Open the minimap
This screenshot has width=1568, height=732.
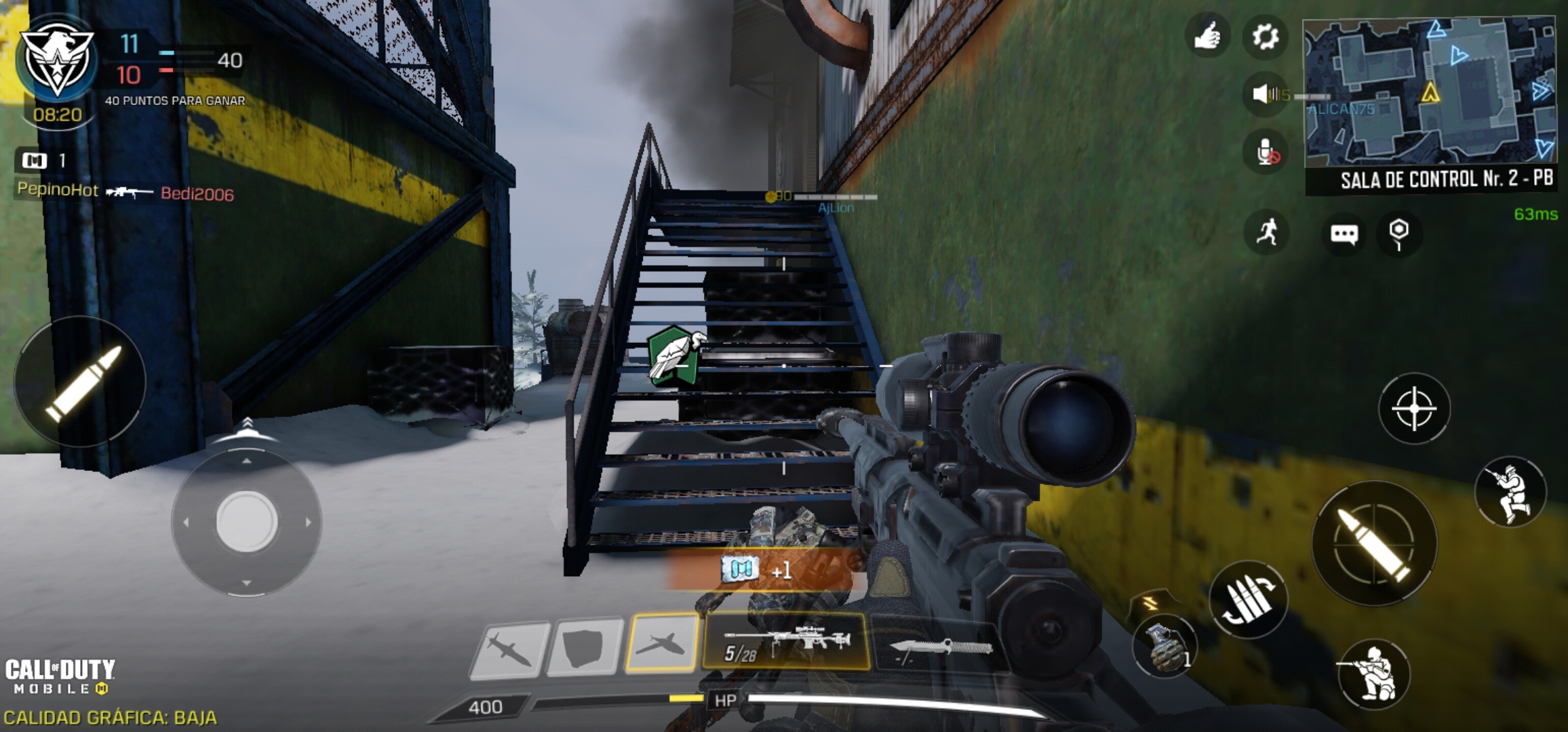point(1430,91)
